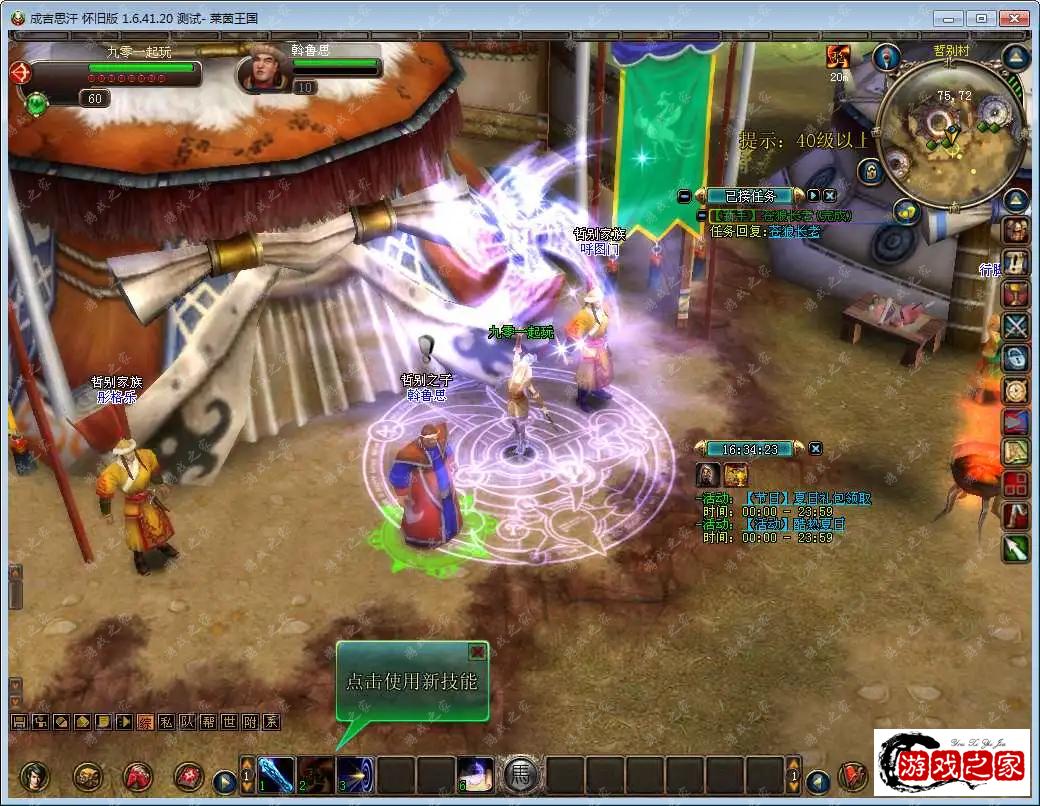Use the purple item in slot 6
Screen dimensions: 1040x806
pyautogui.click(x=476, y=775)
